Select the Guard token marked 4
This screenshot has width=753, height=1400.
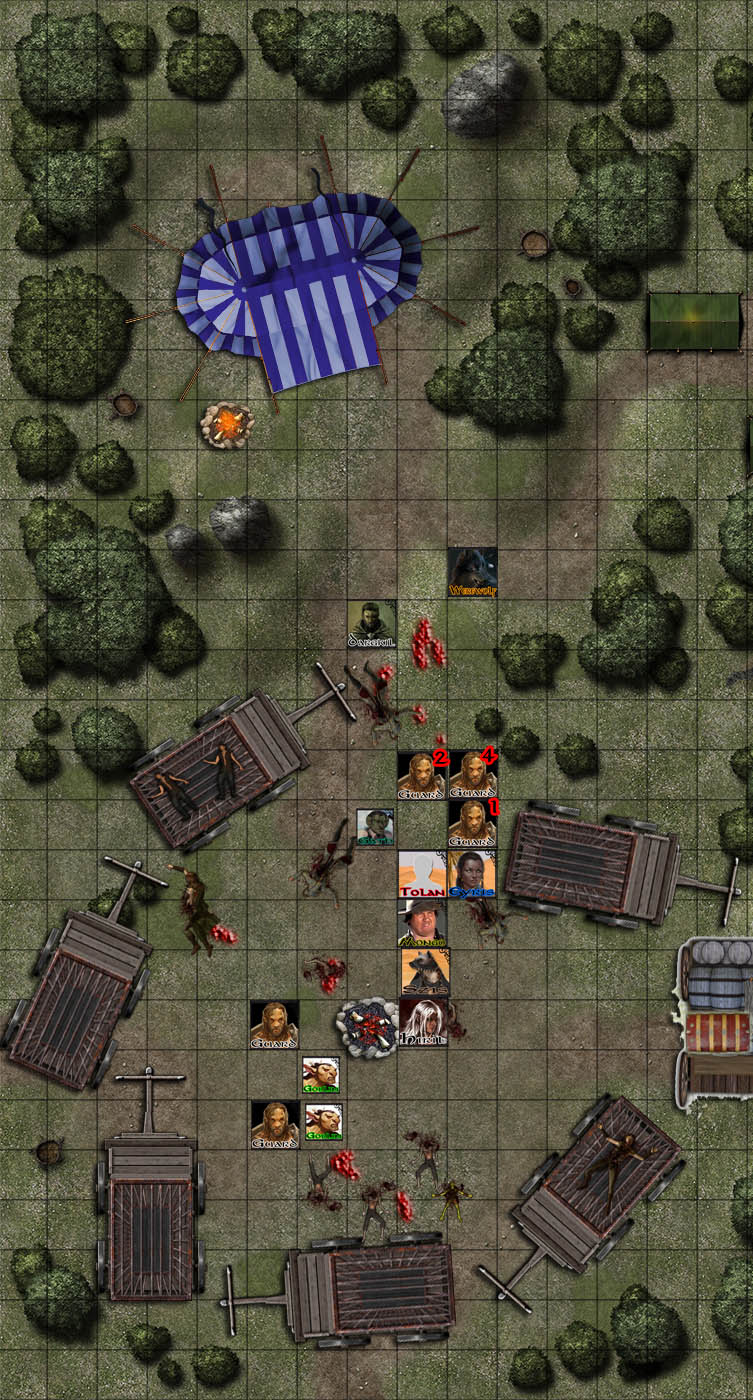pyautogui.click(x=472, y=775)
